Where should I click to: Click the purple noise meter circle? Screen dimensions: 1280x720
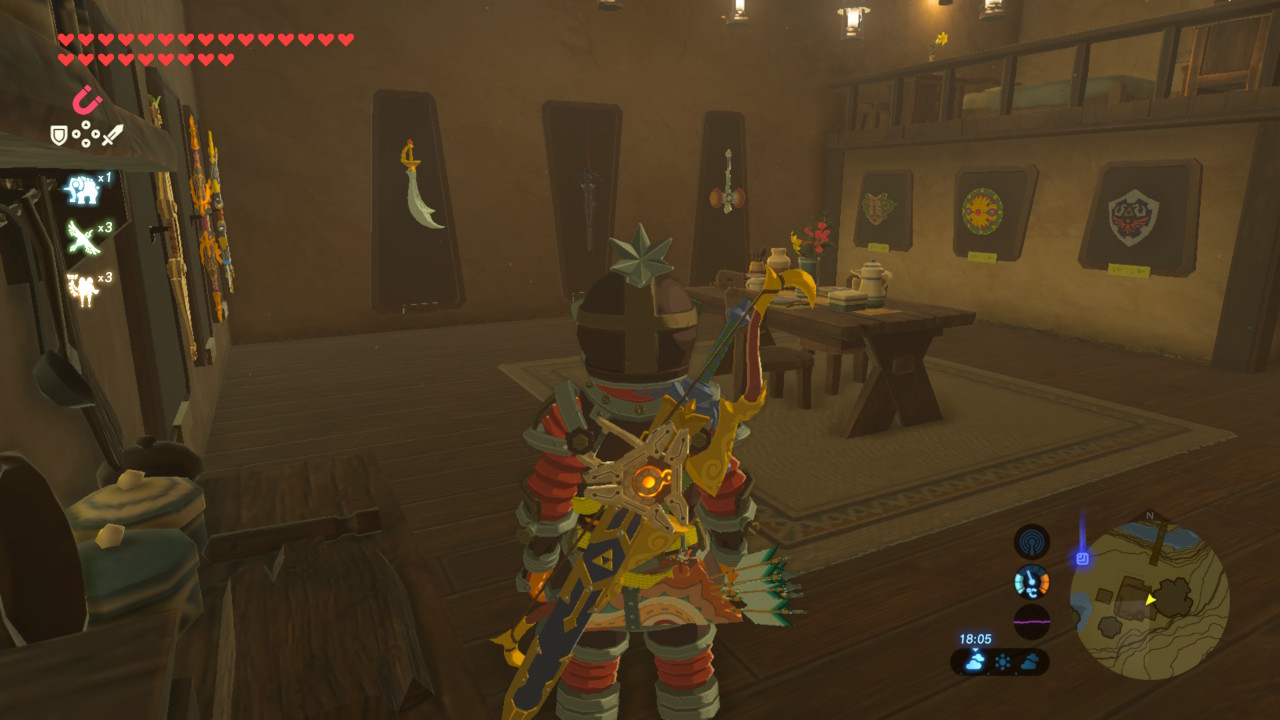pos(1031,621)
